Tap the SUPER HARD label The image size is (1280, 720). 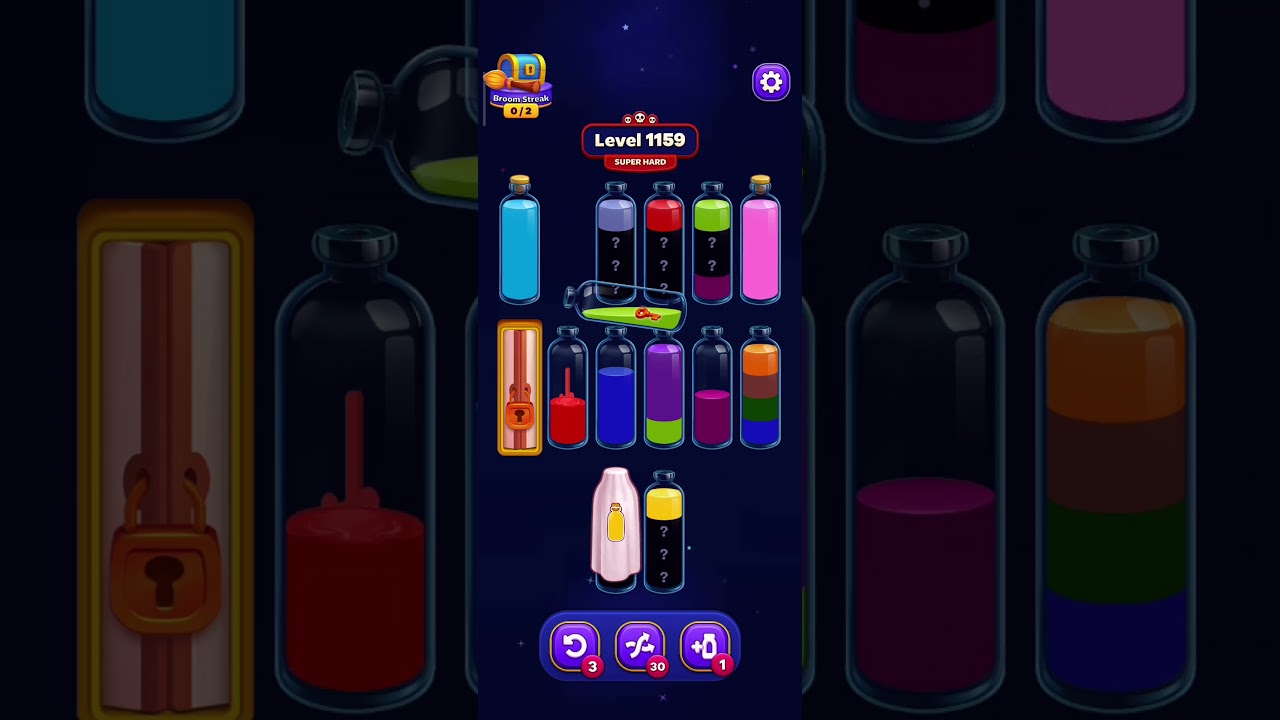click(640, 162)
